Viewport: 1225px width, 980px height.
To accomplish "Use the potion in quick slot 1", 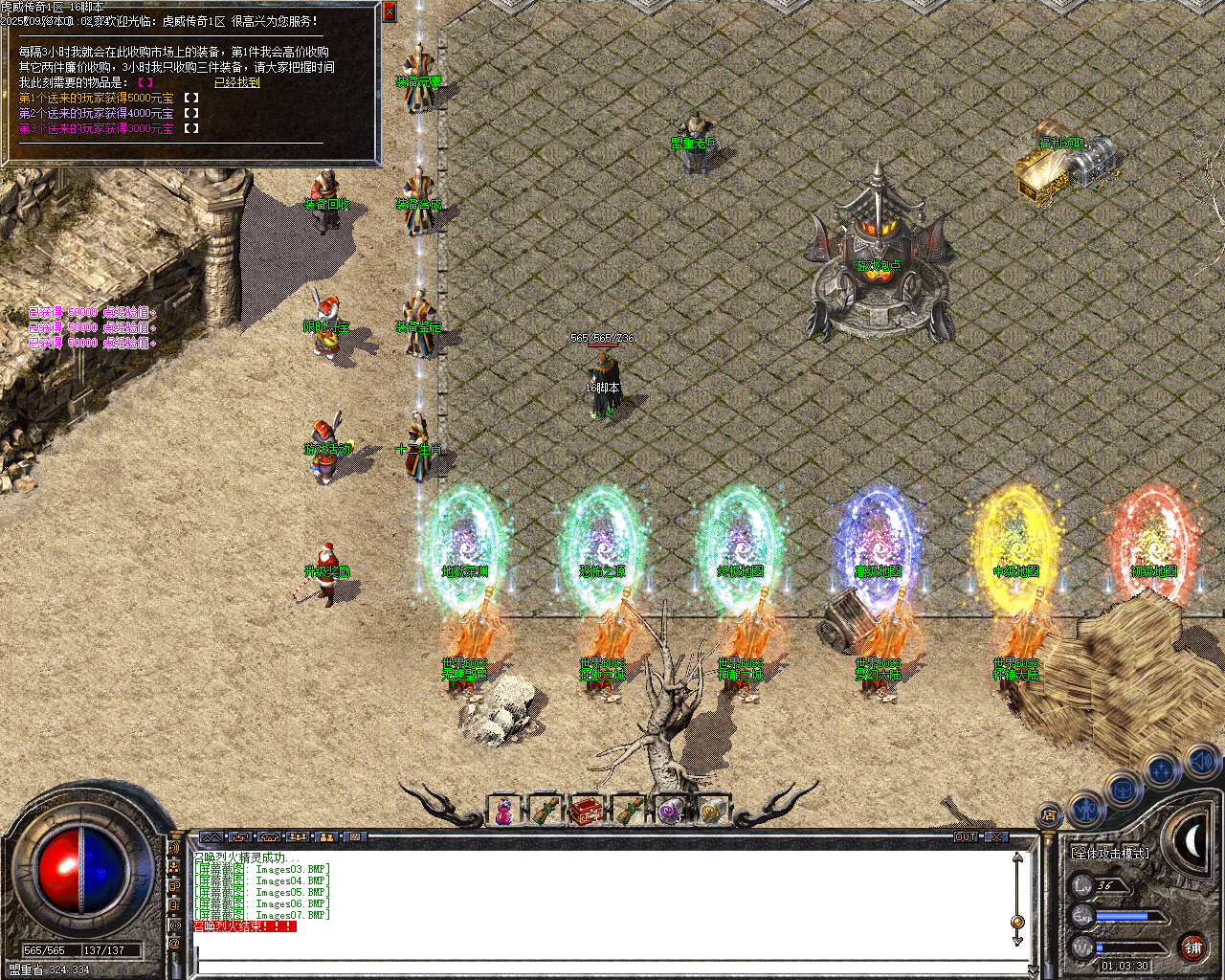I will coord(502,810).
